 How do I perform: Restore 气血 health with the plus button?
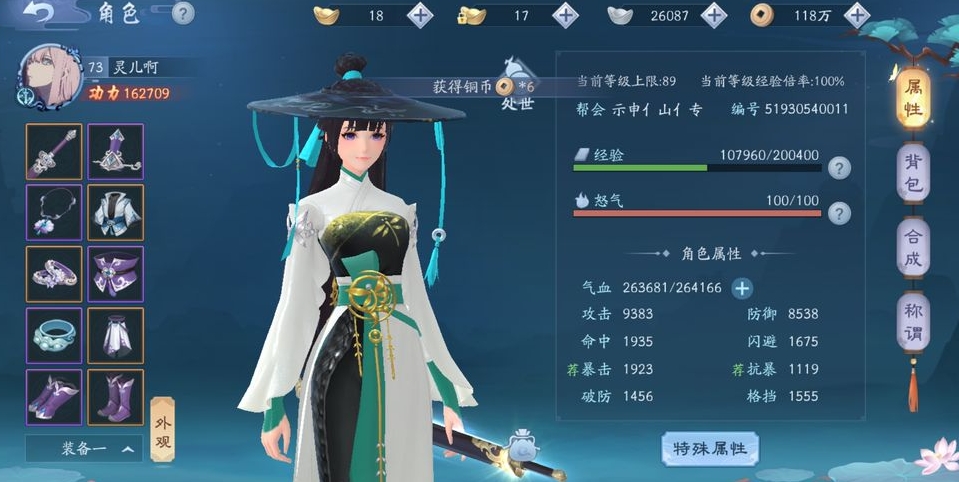[x=742, y=289]
